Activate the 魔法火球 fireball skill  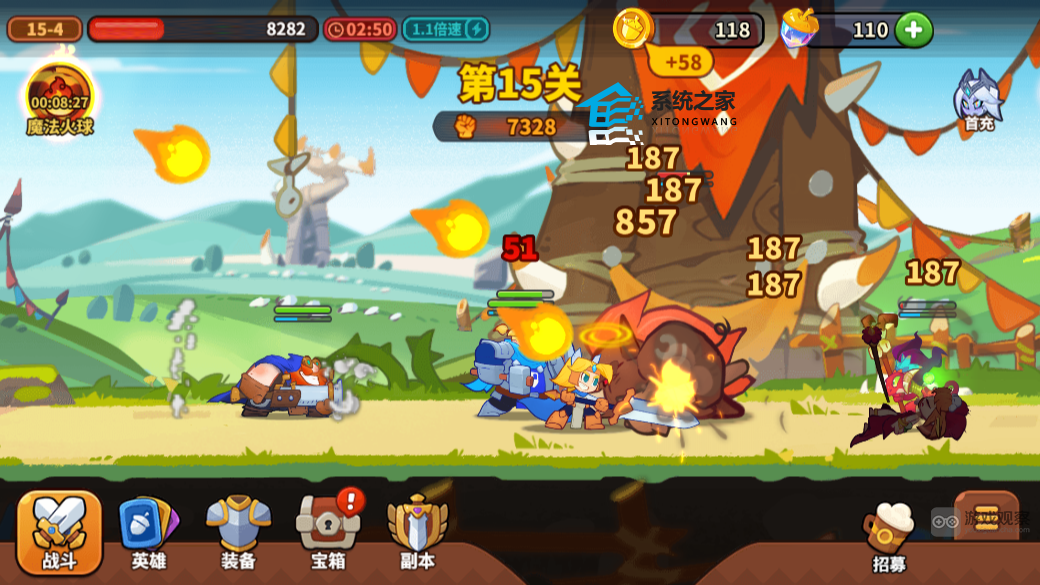tap(59, 98)
